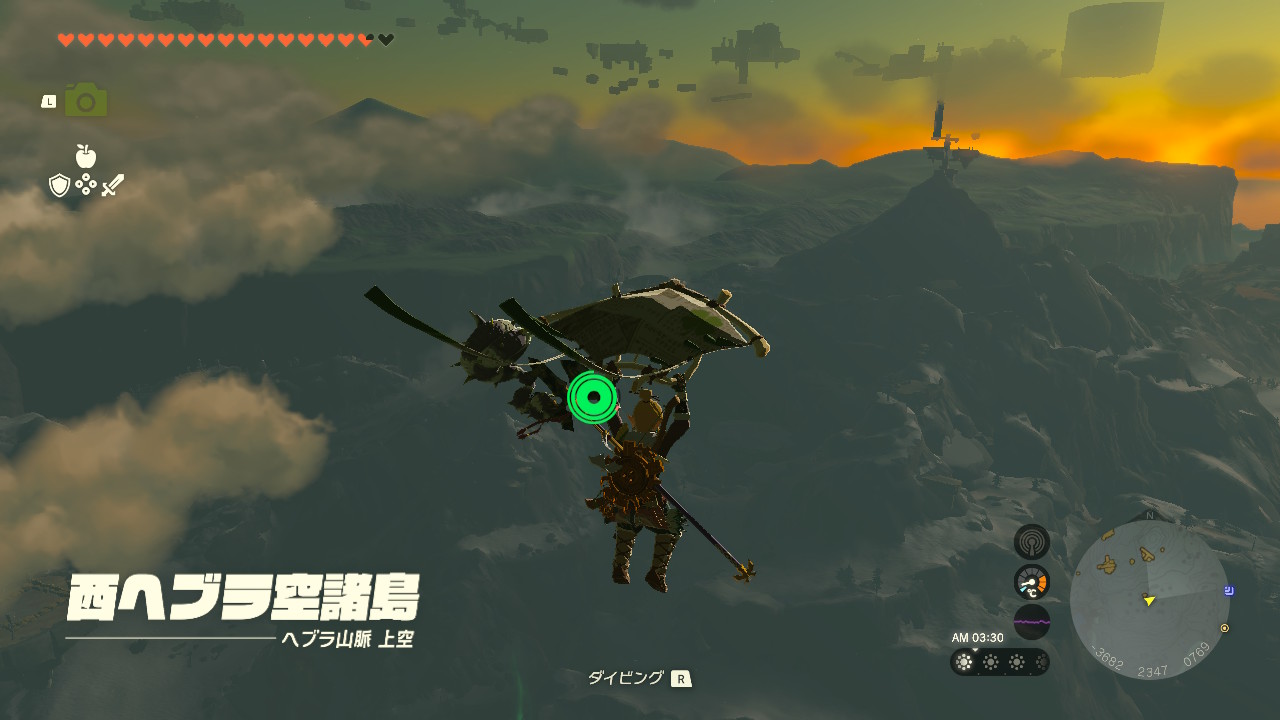Select the apple materials quick-menu icon
The image size is (1280, 720).
(86, 156)
